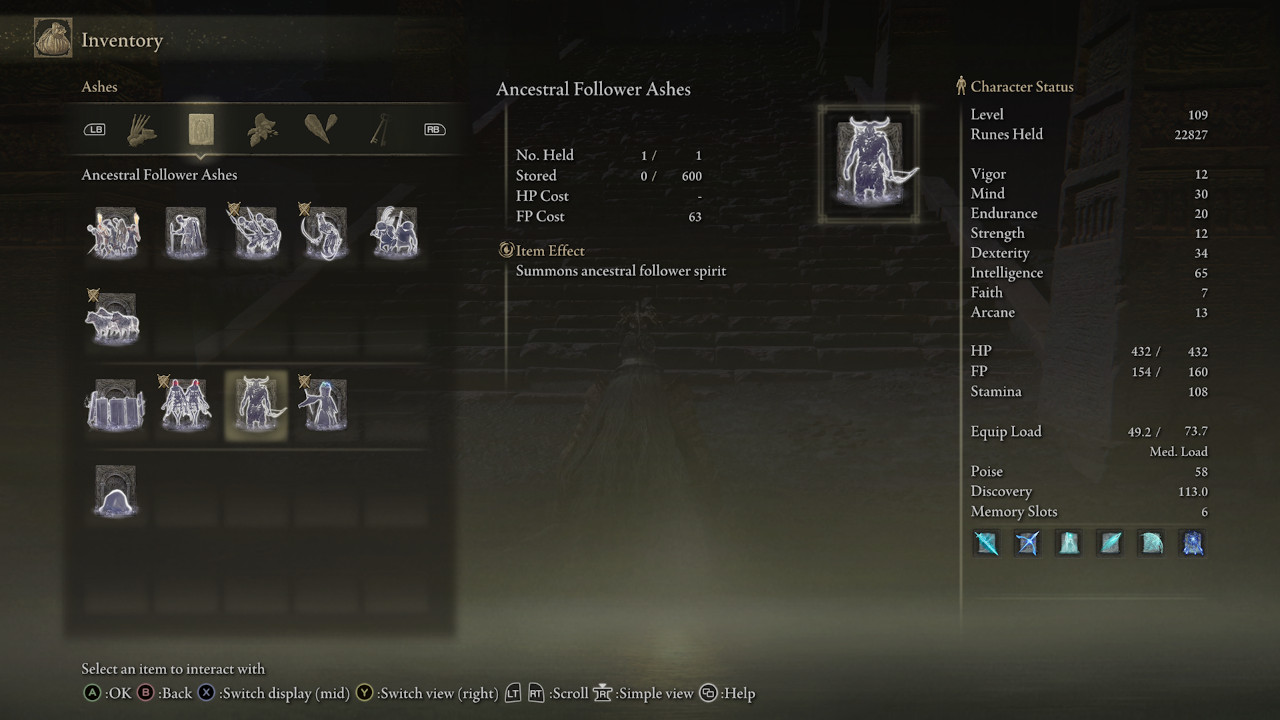Open the crafting materials tab with flower icon
The image size is (1280, 720).
(x=262, y=129)
